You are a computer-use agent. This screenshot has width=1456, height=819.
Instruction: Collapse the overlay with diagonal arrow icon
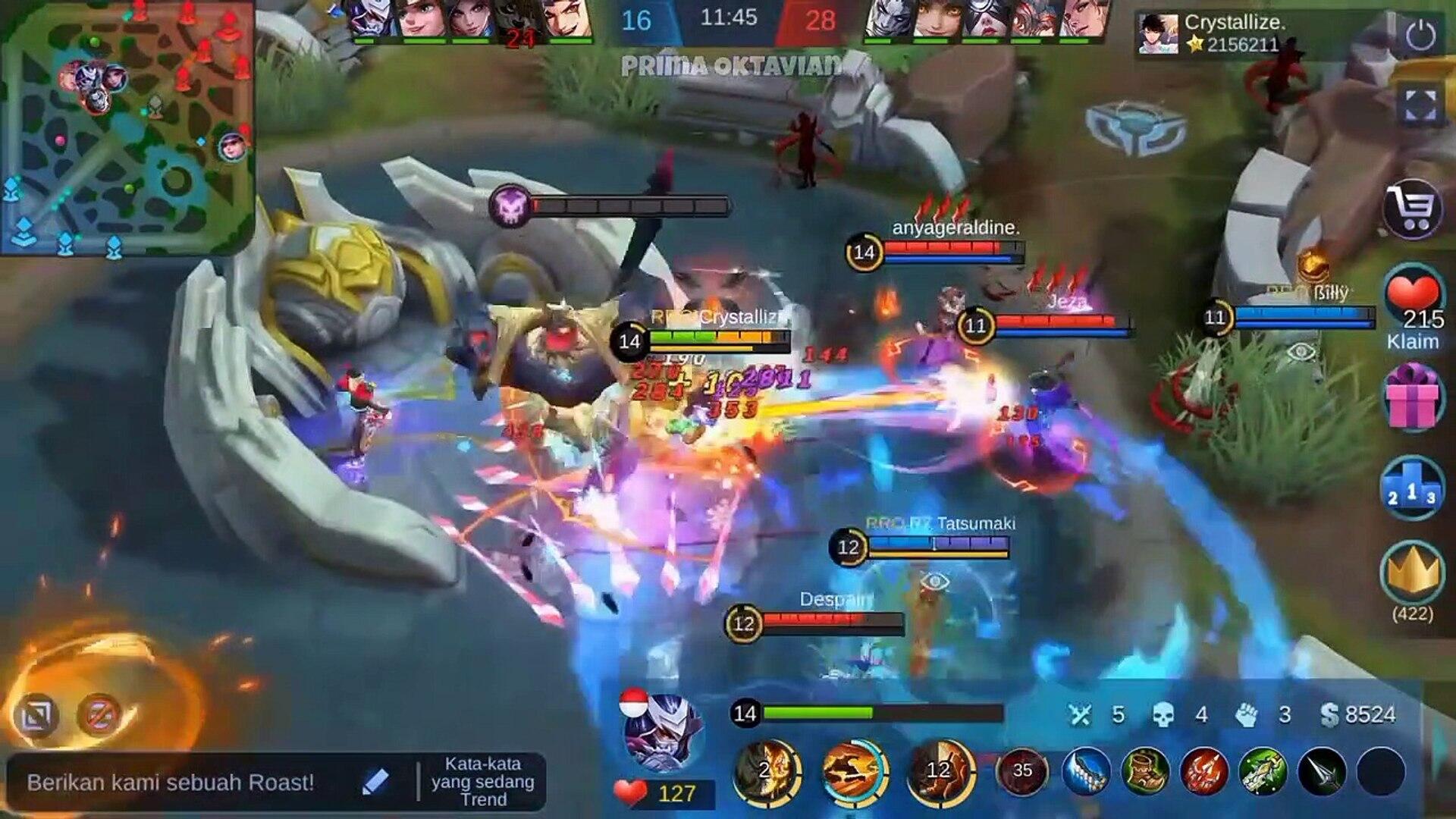[36, 714]
